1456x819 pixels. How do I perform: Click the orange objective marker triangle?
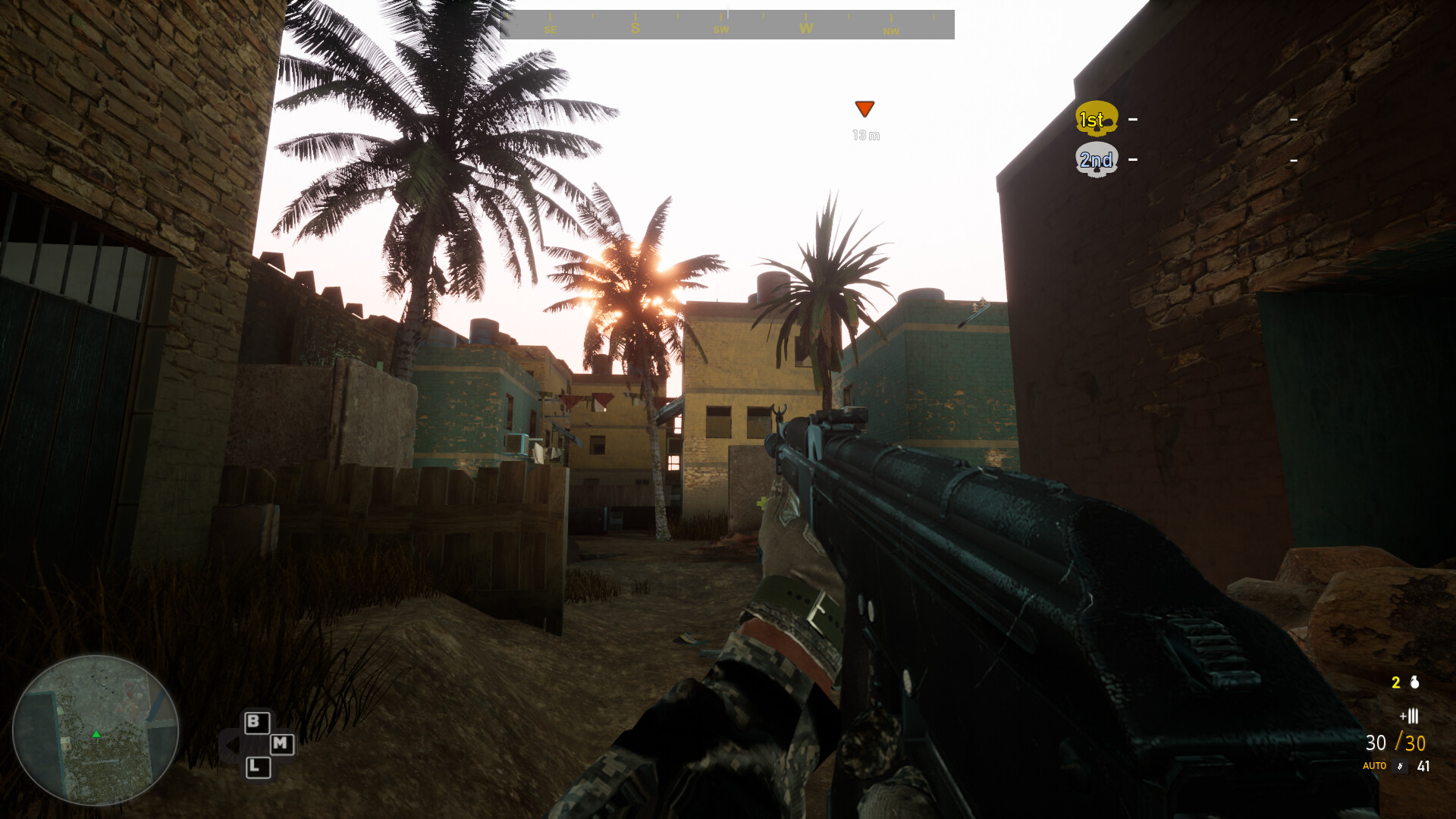point(864,109)
